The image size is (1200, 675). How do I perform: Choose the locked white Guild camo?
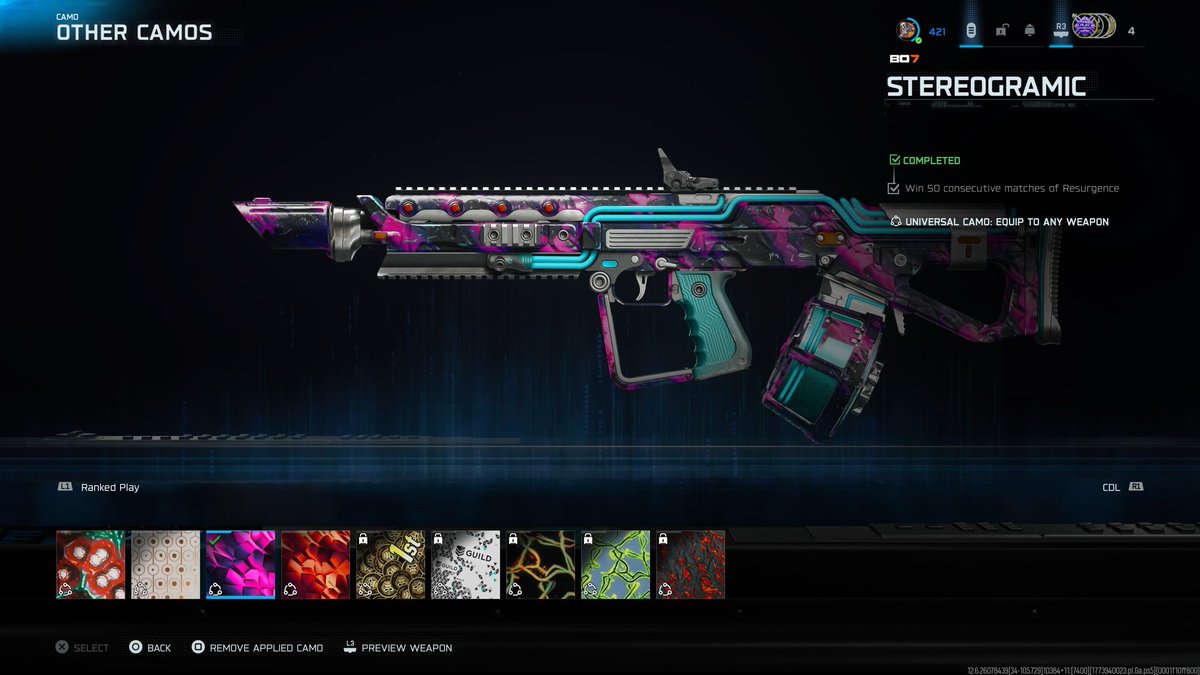[466, 564]
